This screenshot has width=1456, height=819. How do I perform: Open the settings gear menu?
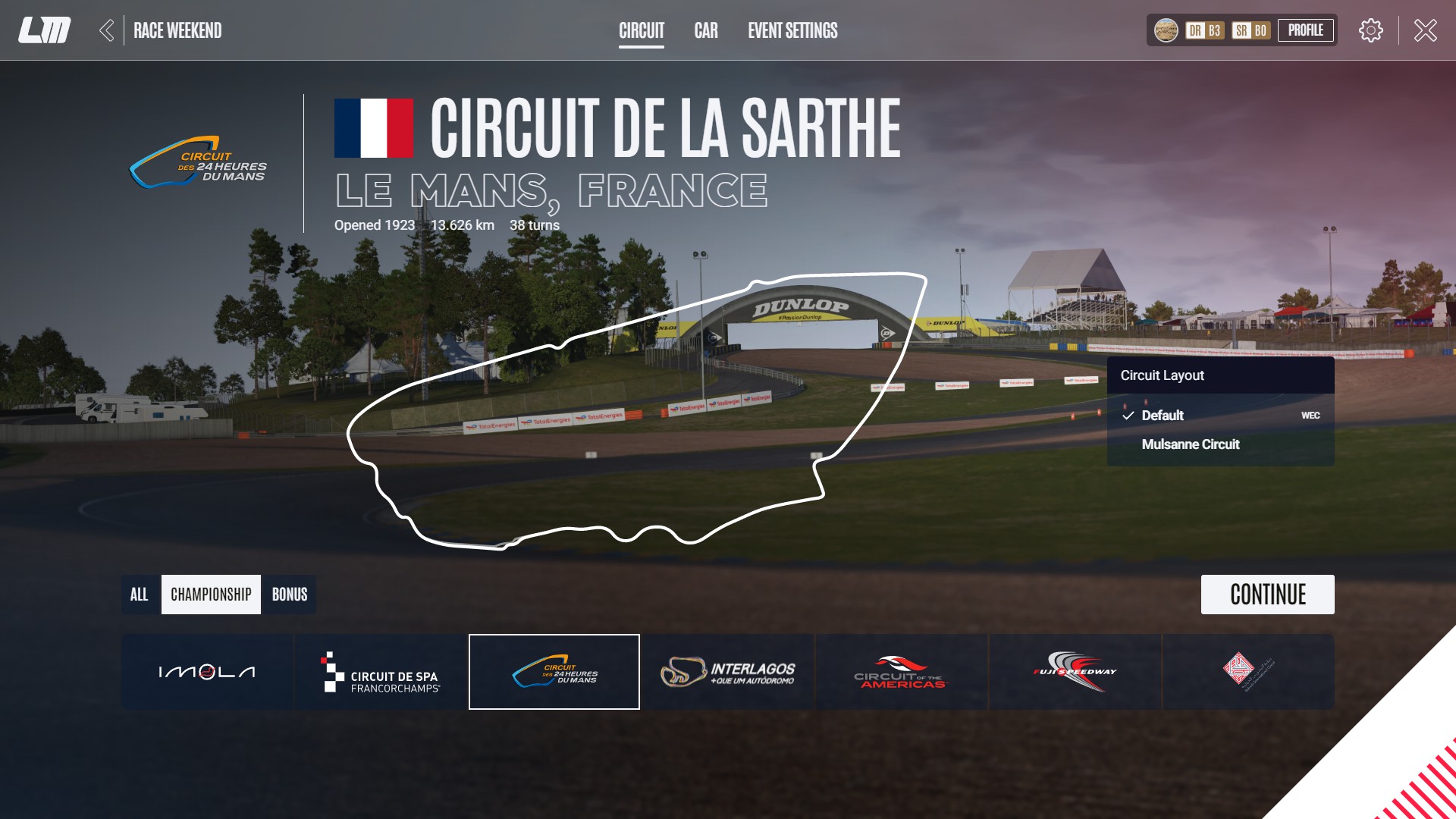pos(1371,30)
